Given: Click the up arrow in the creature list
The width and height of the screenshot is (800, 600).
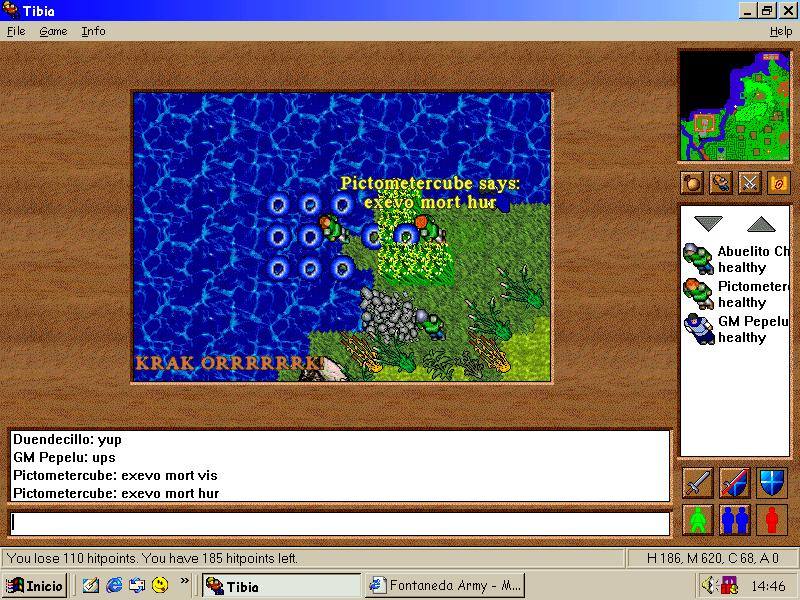Looking at the screenshot, I should pos(761,224).
